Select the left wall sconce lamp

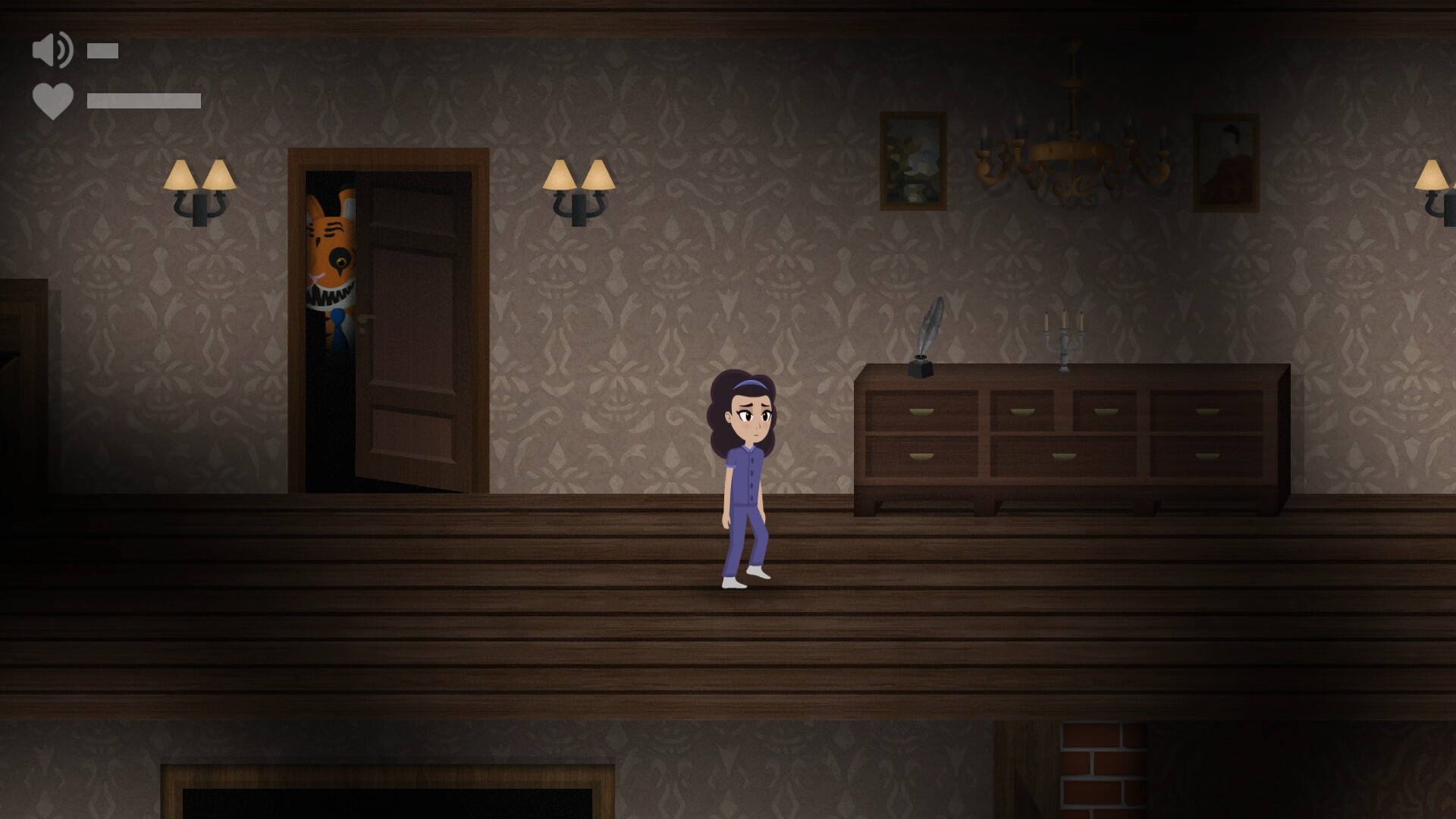(199, 186)
